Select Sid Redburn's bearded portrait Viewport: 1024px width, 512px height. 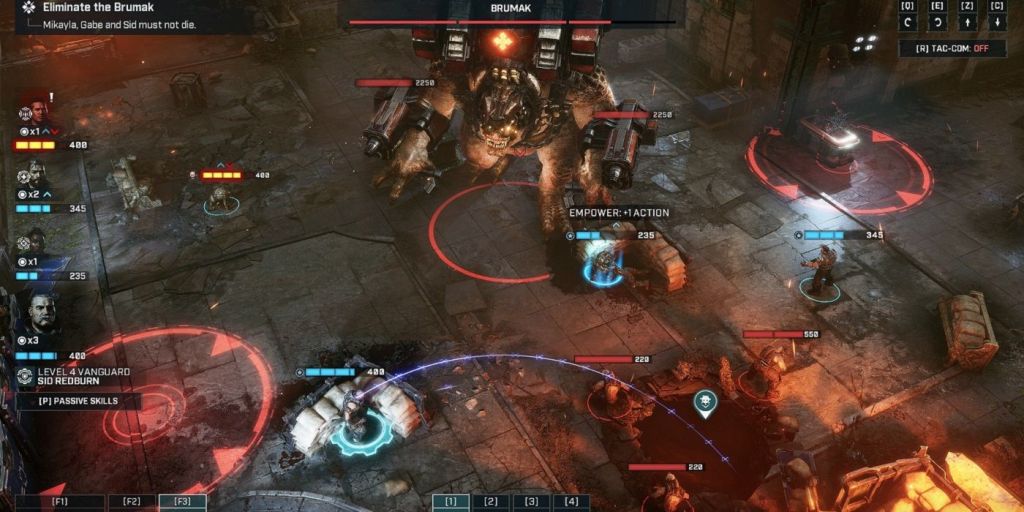[x=38, y=312]
